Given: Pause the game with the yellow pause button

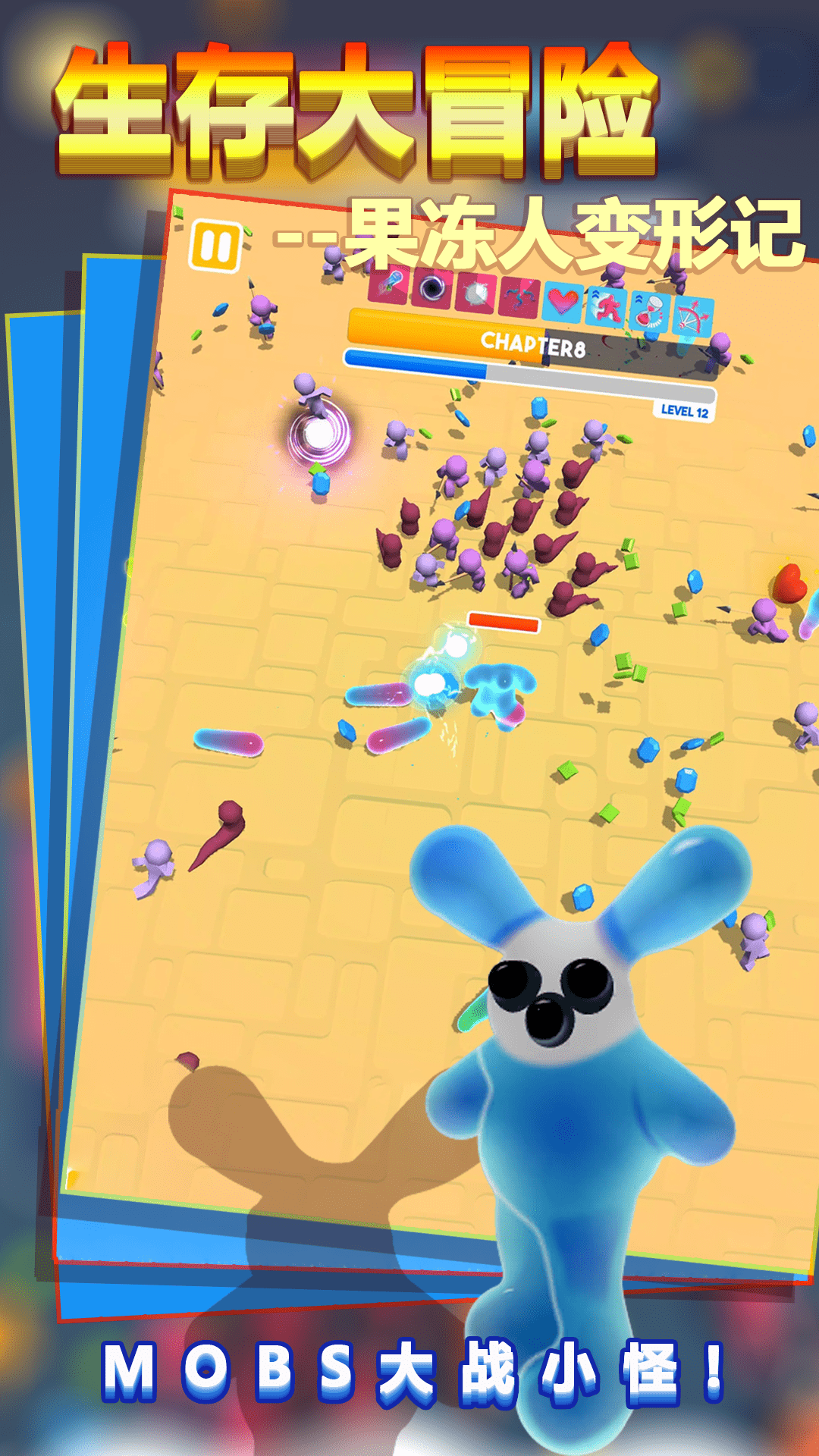Looking at the screenshot, I should coord(215,246).
